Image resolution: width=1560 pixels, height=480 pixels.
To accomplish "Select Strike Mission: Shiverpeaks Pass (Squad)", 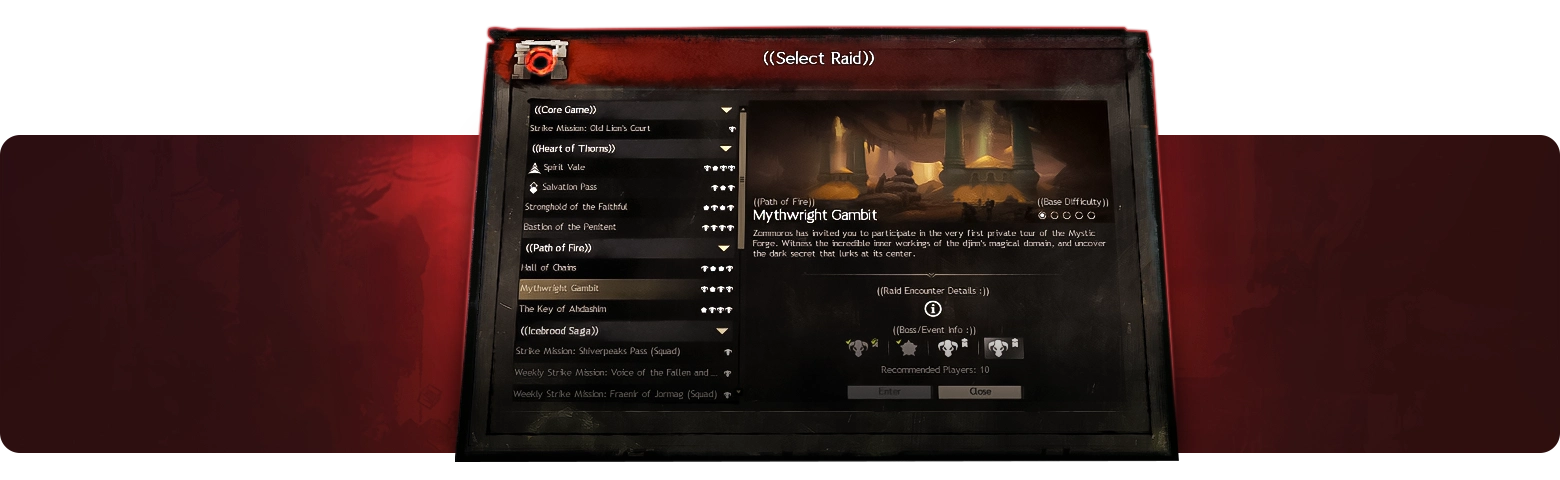I will tap(597, 352).
